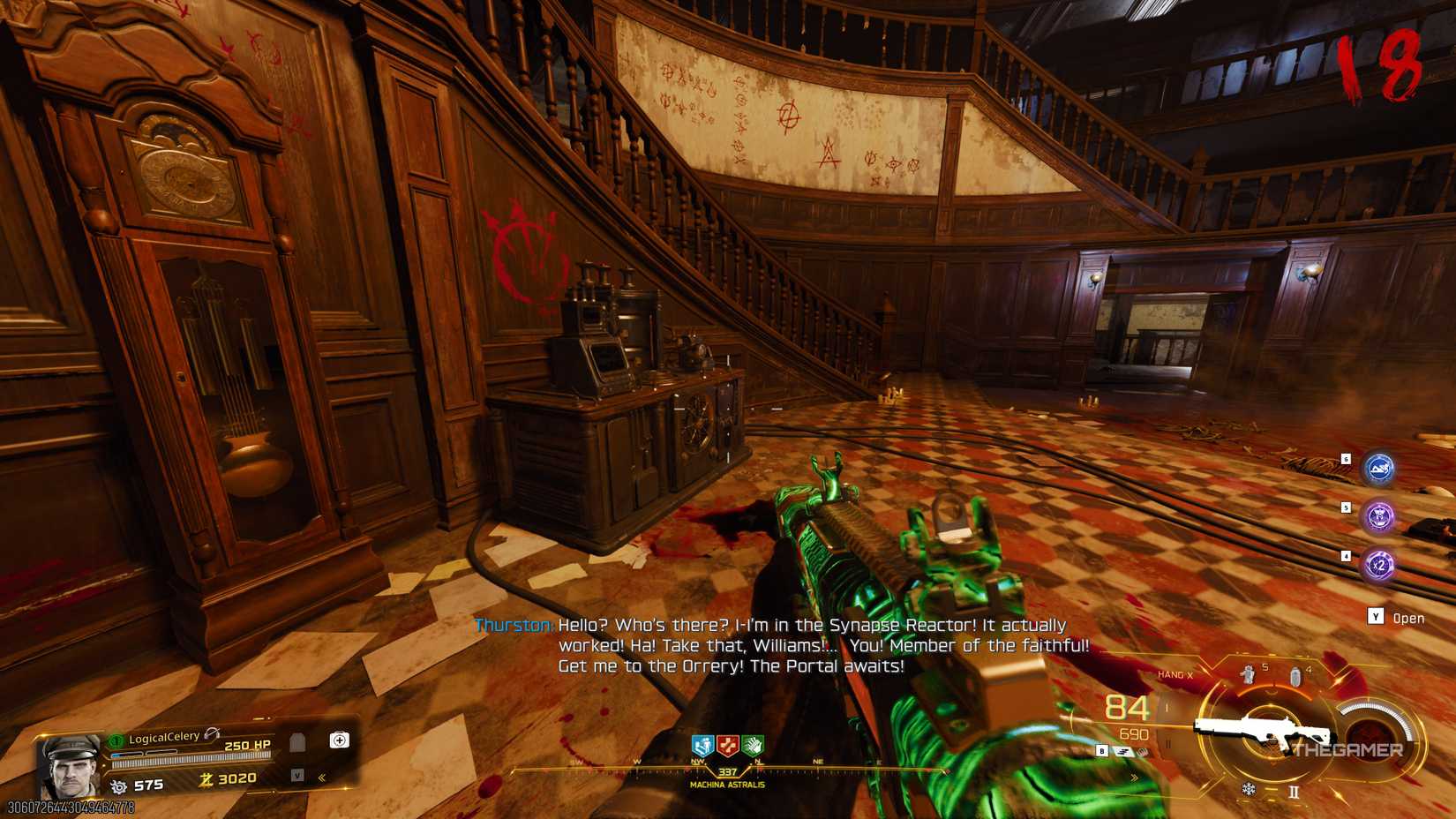Select the blue power-up icon in slot 6
The width and height of the screenshot is (1456, 819).
(x=1377, y=468)
